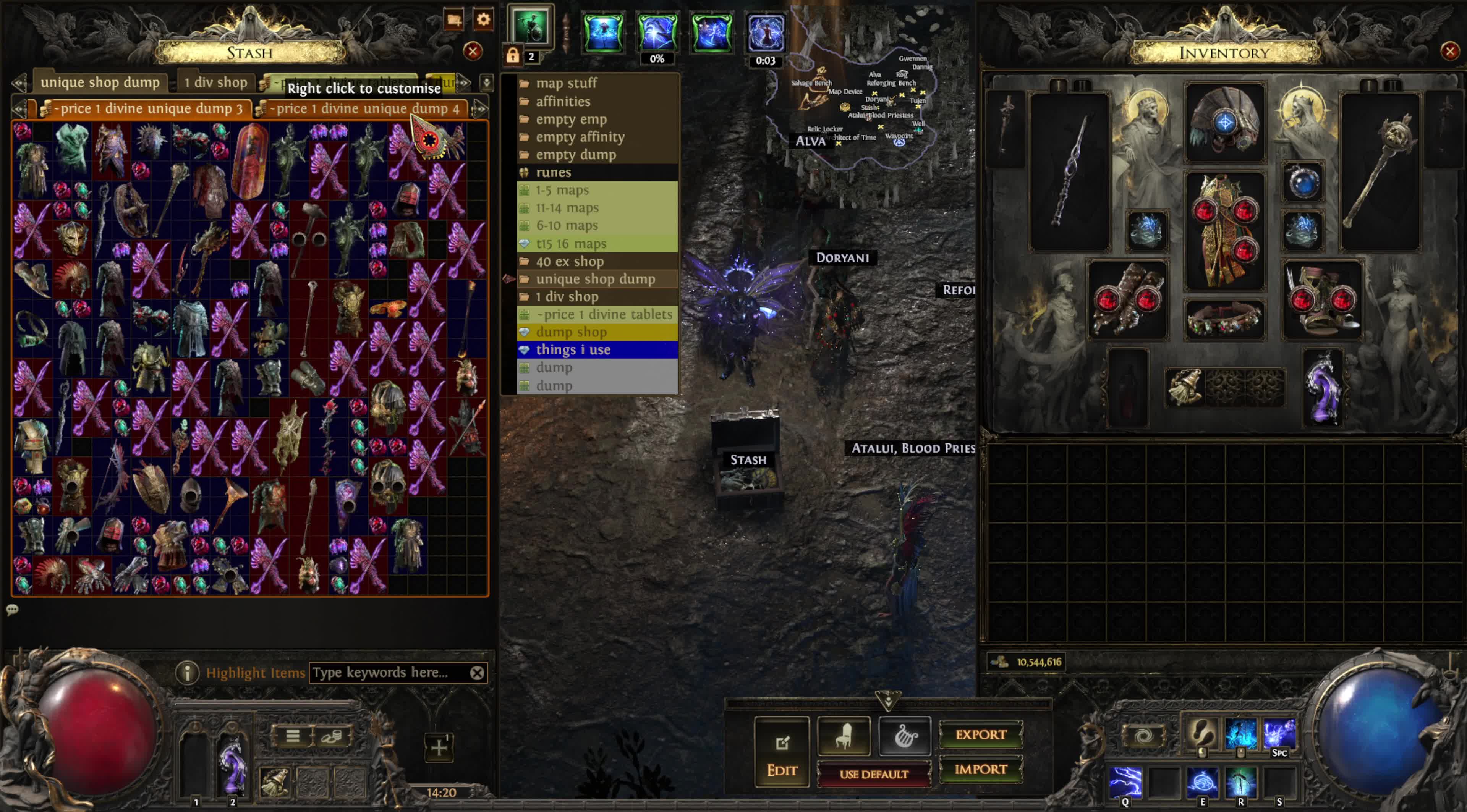The image size is (1467, 812).
Task: Select the Use Default button
Action: (x=873, y=775)
